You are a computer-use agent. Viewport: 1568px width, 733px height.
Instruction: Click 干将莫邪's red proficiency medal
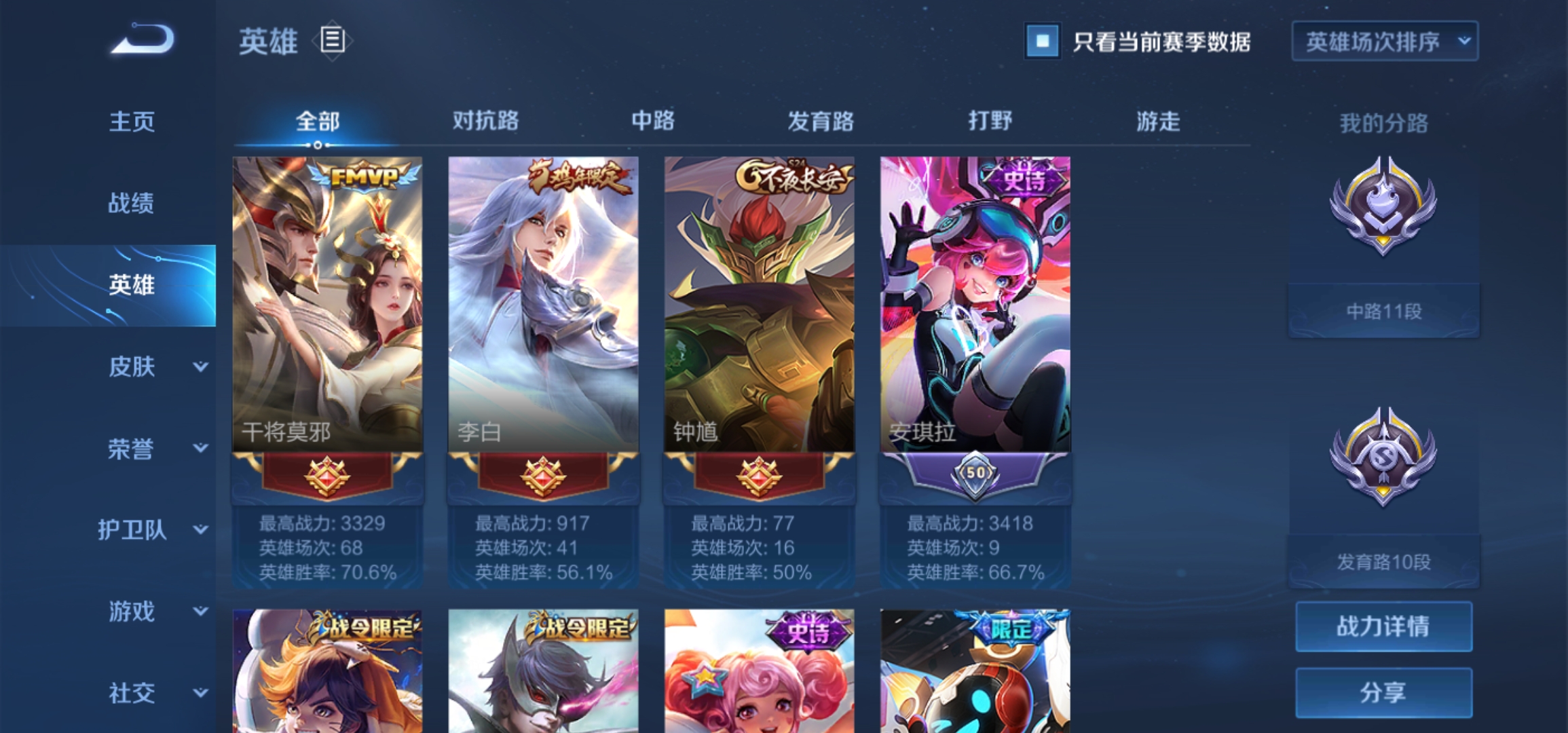(x=326, y=475)
